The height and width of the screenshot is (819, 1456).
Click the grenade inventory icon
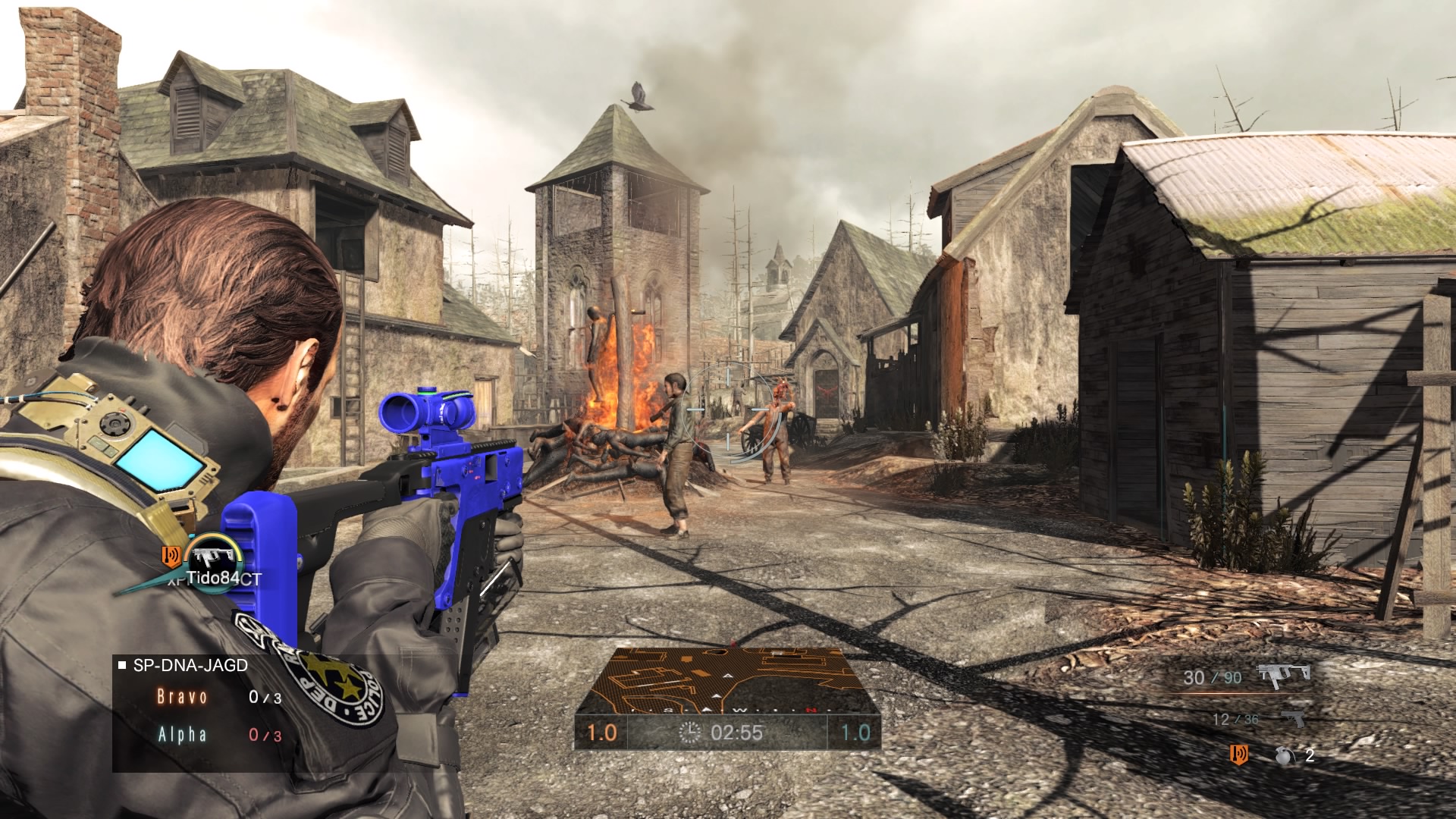click(1285, 757)
